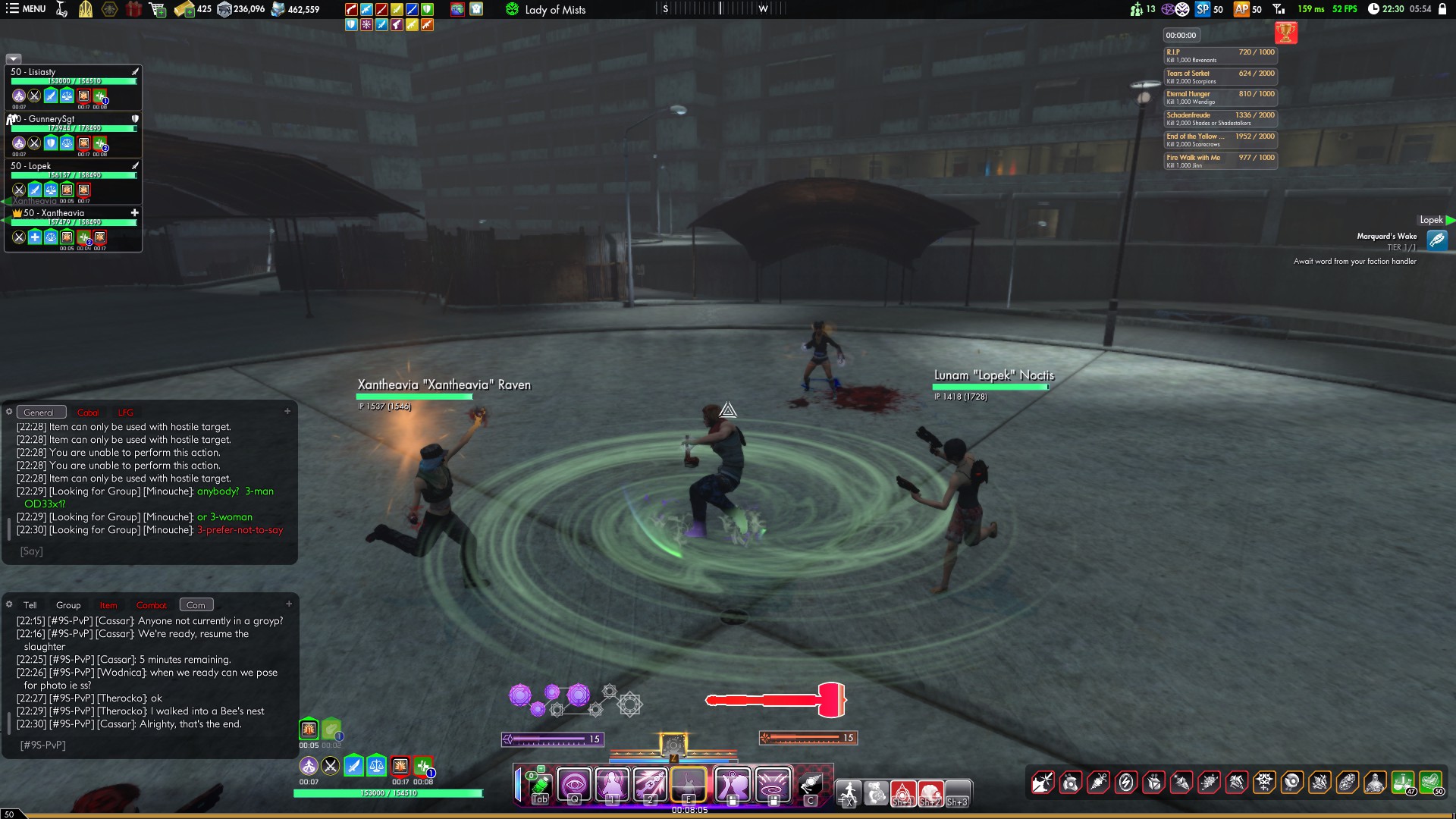Open the LFG chat tab
The height and width of the screenshot is (819, 1456).
coord(125,413)
